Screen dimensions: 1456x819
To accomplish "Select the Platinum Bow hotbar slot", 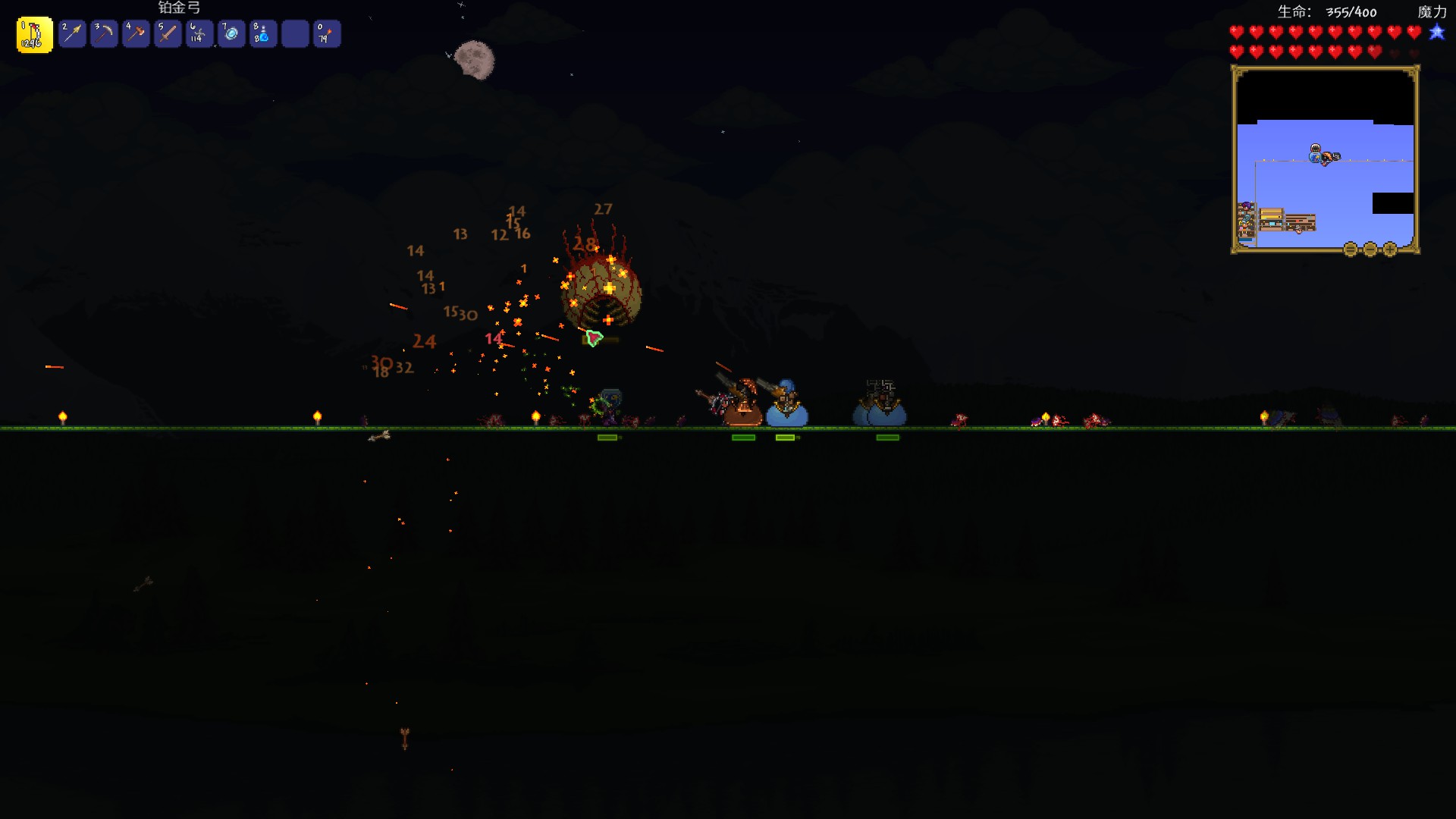I will coord(34,35).
